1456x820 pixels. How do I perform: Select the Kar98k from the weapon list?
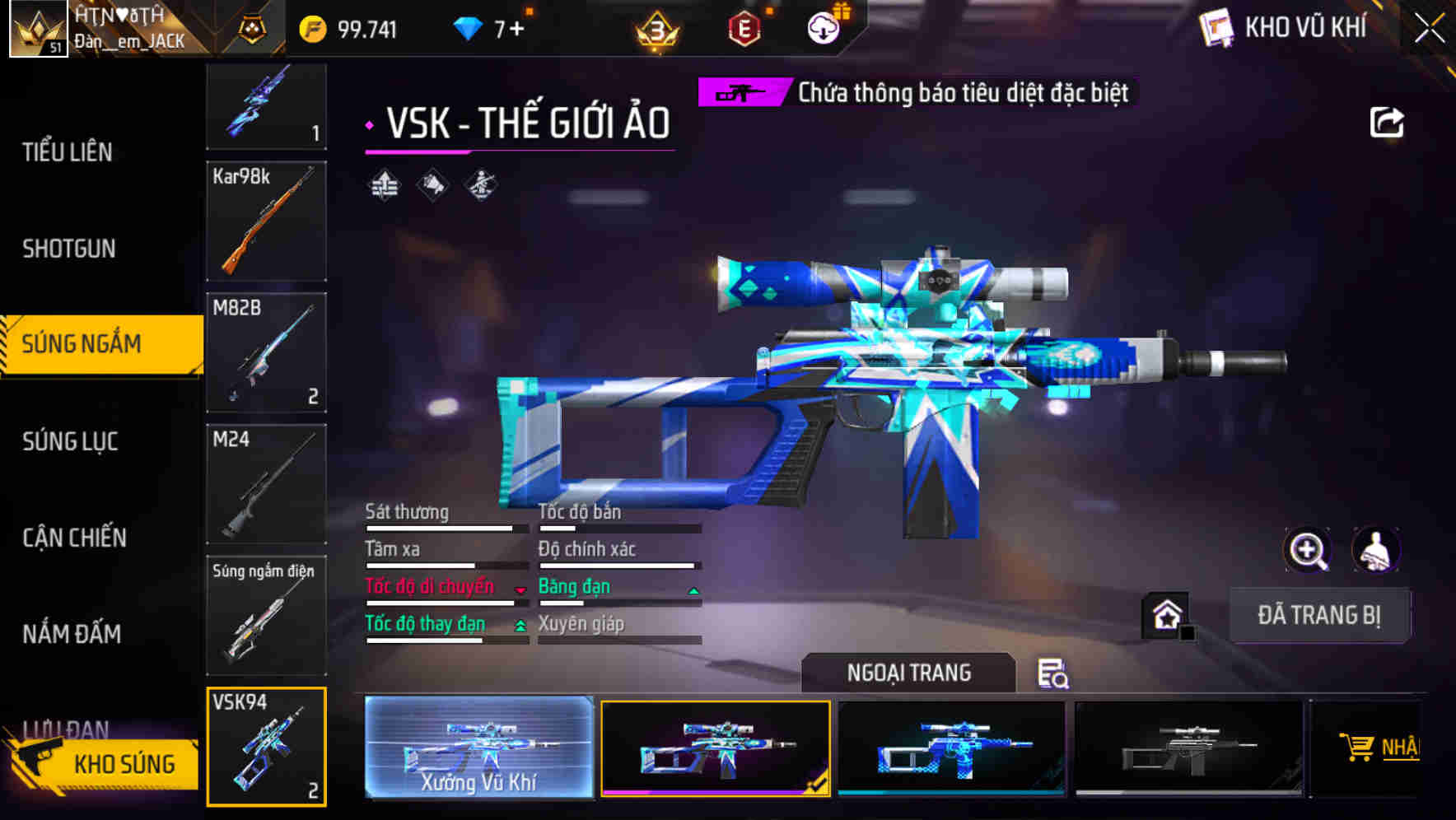click(265, 222)
